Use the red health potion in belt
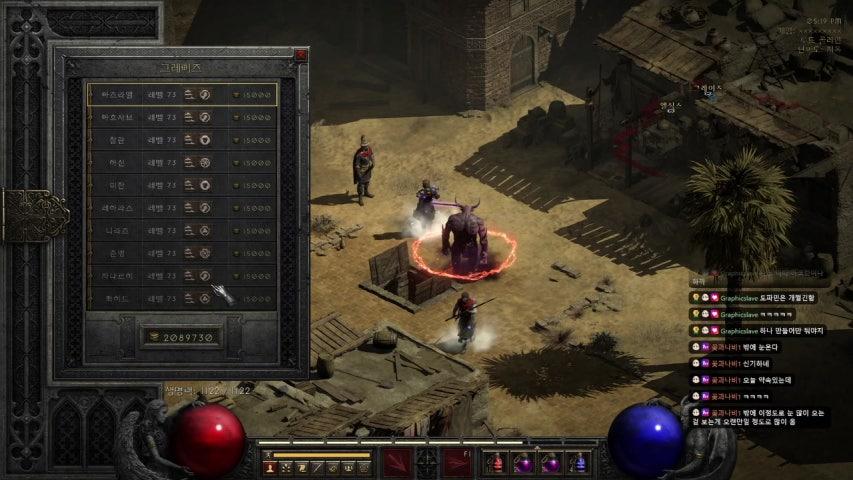Viewport: 853px width, 480px height. pyautogui.click(x=496, y=463)
